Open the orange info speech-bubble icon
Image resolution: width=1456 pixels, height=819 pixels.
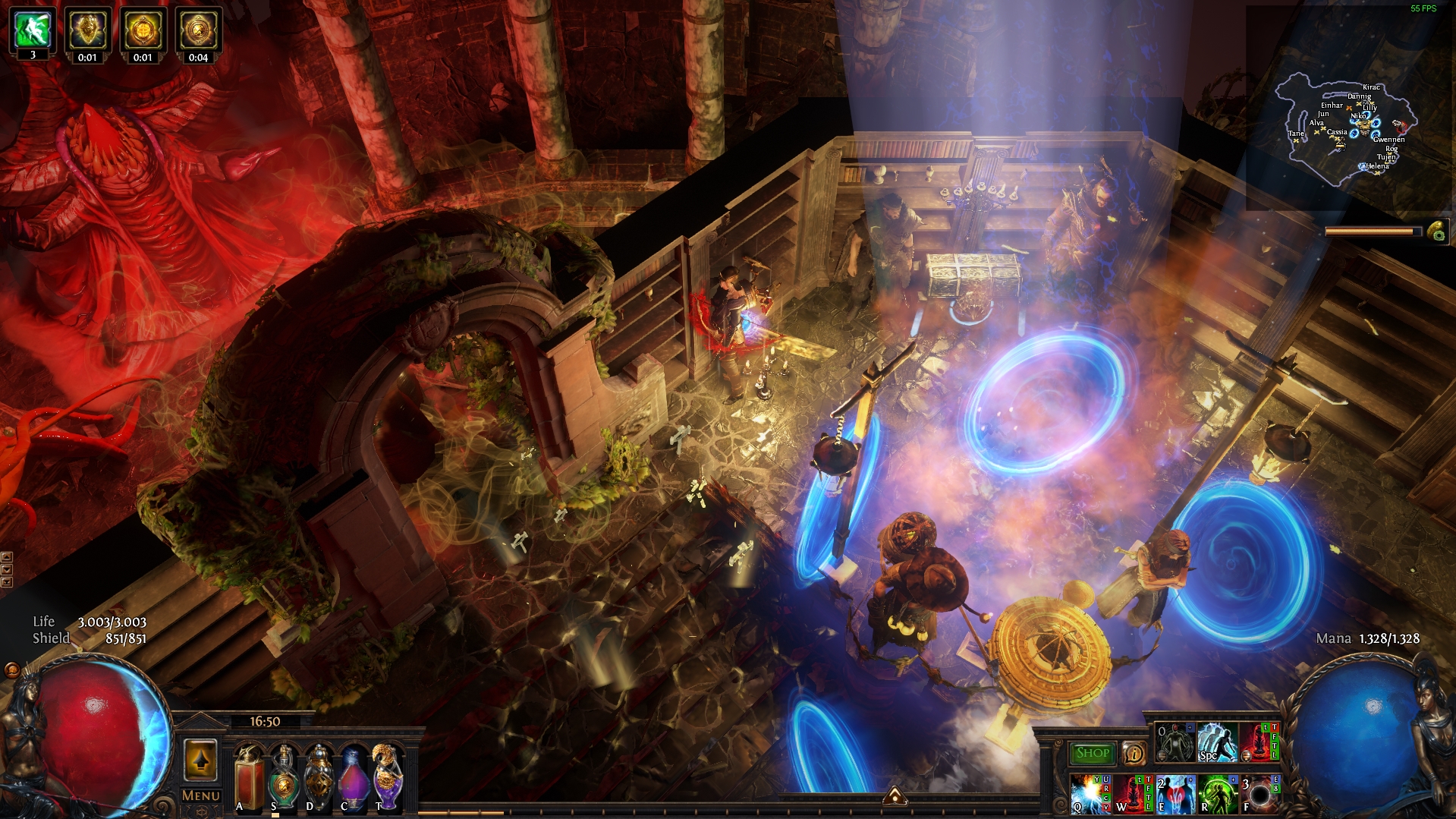point(1134,753)
